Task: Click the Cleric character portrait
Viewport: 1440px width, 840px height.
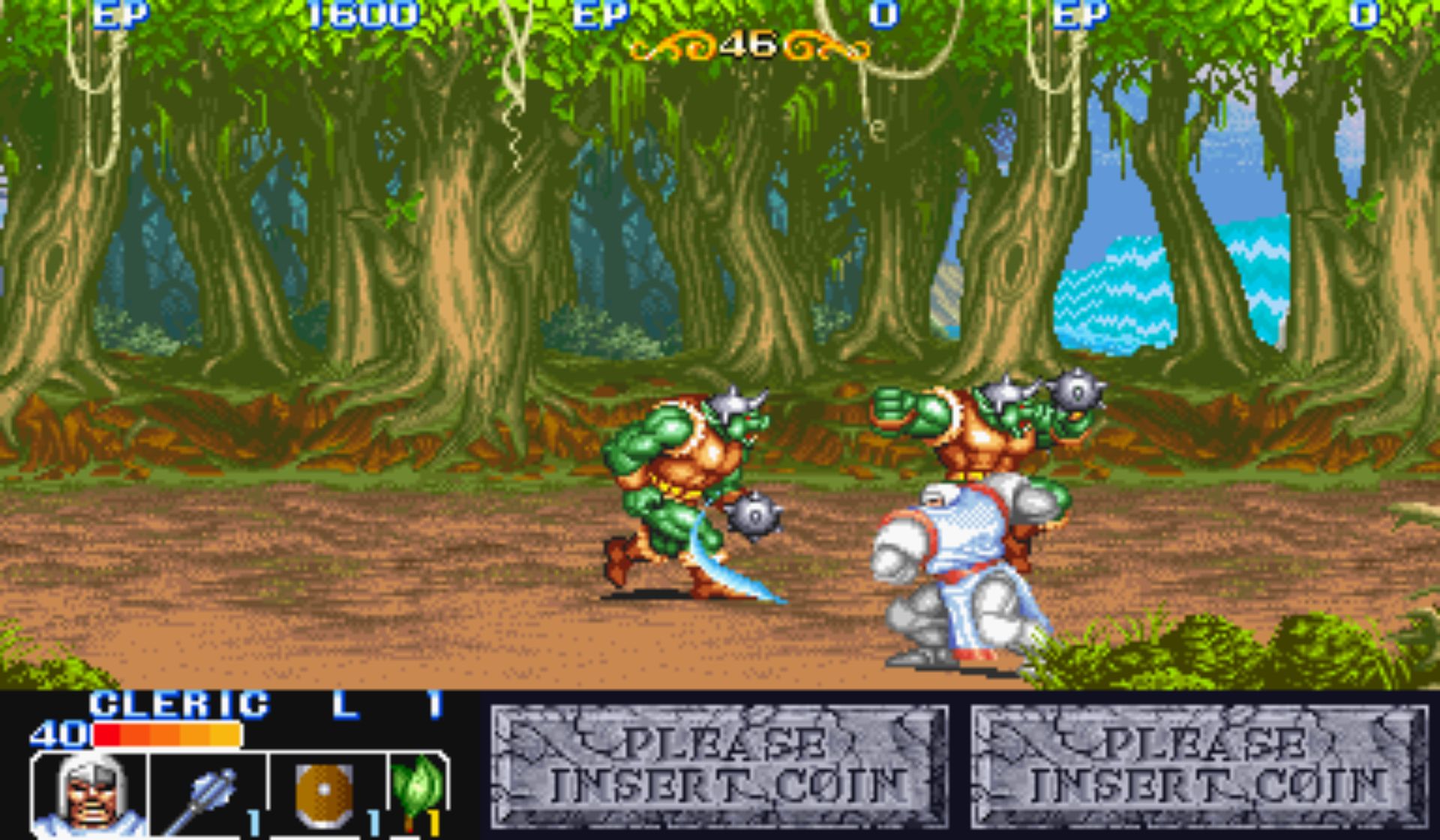Action: pyautogui.click(x=90, y=795)
